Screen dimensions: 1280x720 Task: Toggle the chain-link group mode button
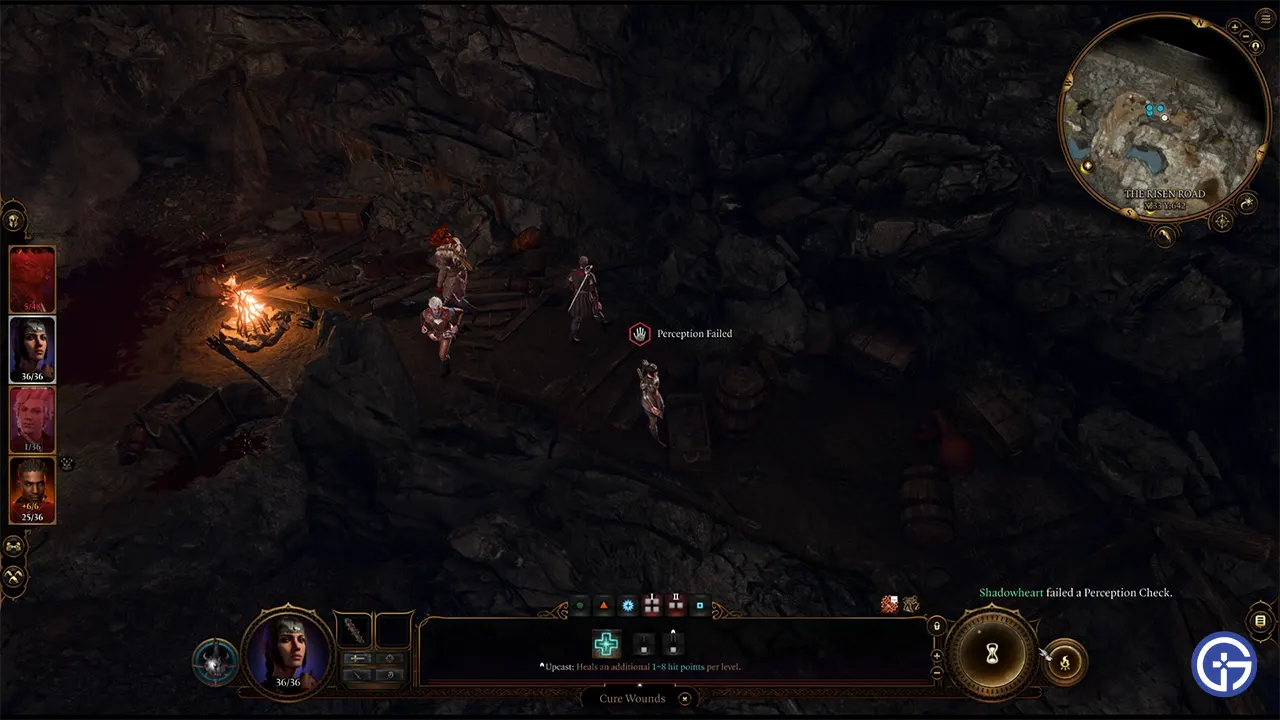14,547
